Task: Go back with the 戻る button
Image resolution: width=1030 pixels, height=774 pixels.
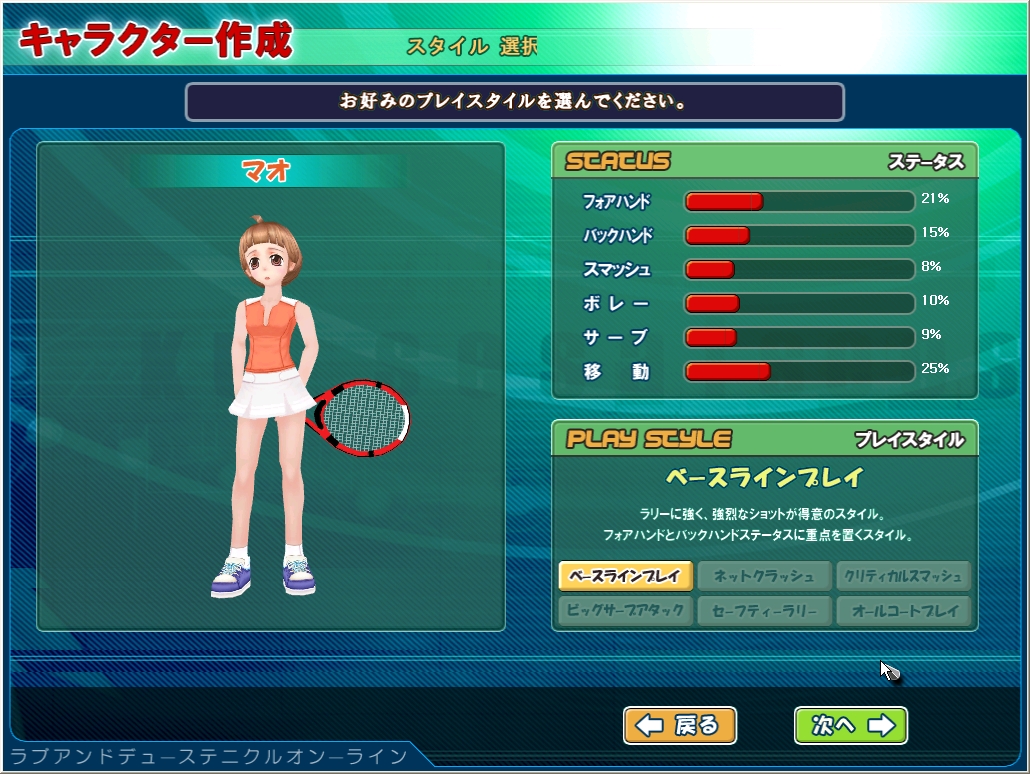Action: pyautogui.click(x=680, y=725)
